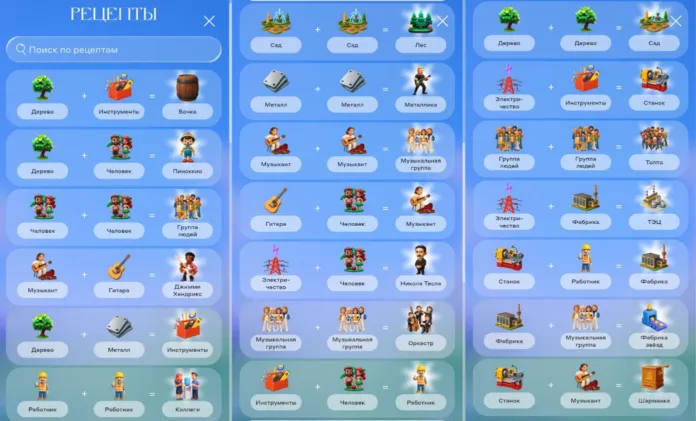Image resolution: width=696 pixels, height=421 pixels.
Task: Pick the Шарманка result tile
Action: pos(653,384)
